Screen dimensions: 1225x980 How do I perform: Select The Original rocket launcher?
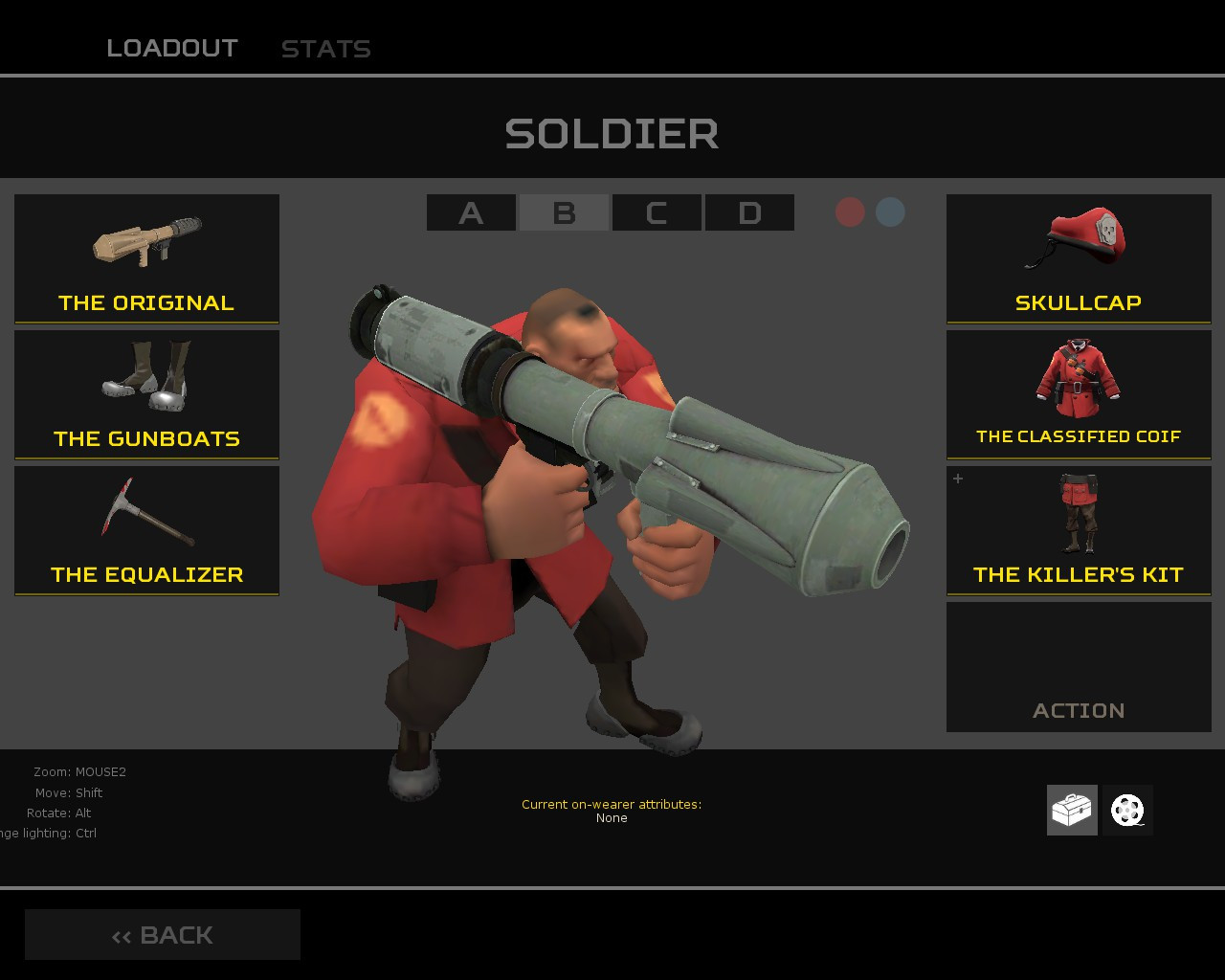pos(146,258)
